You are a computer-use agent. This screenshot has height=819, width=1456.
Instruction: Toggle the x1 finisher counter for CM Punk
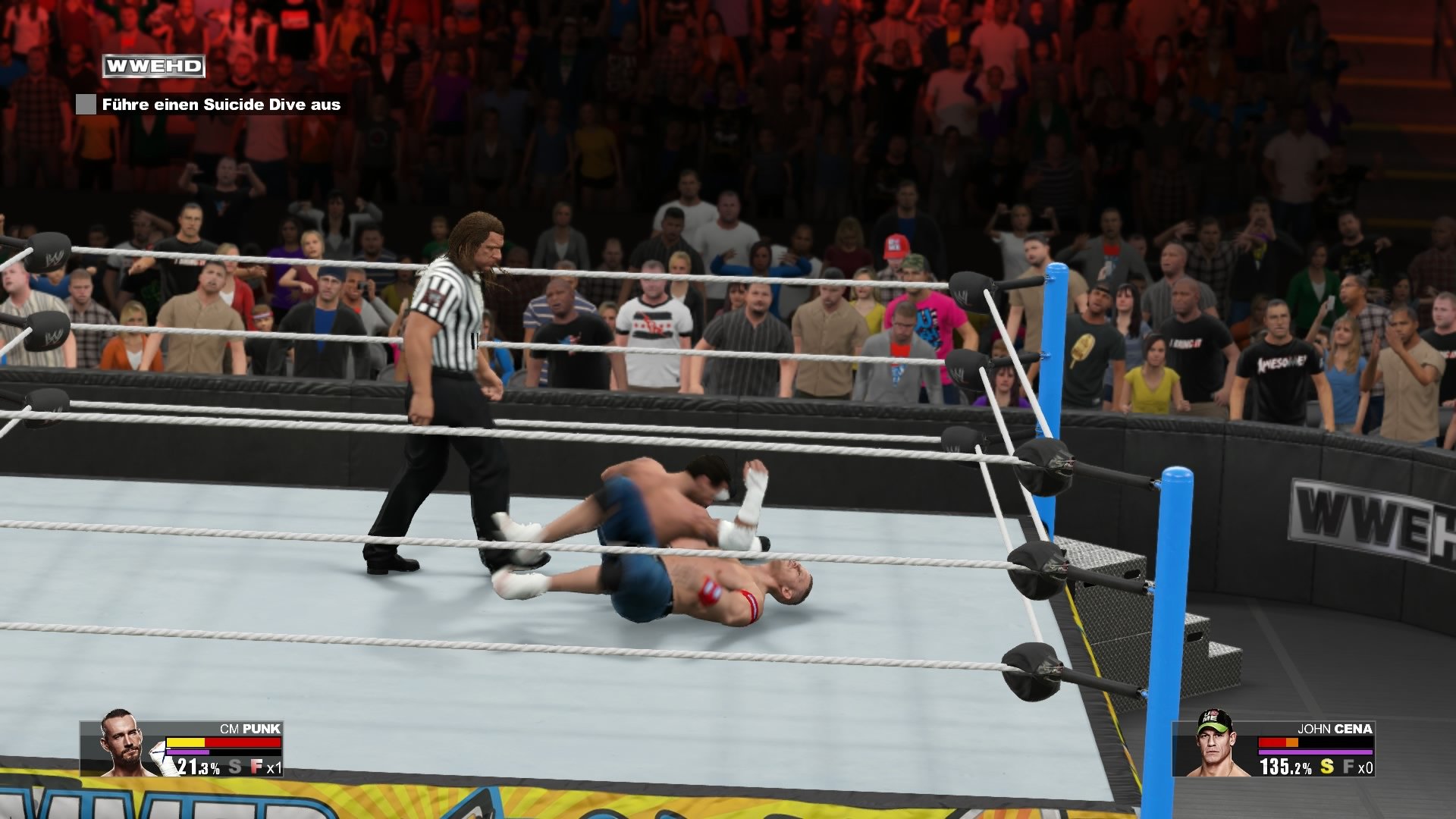click(275, 768)
